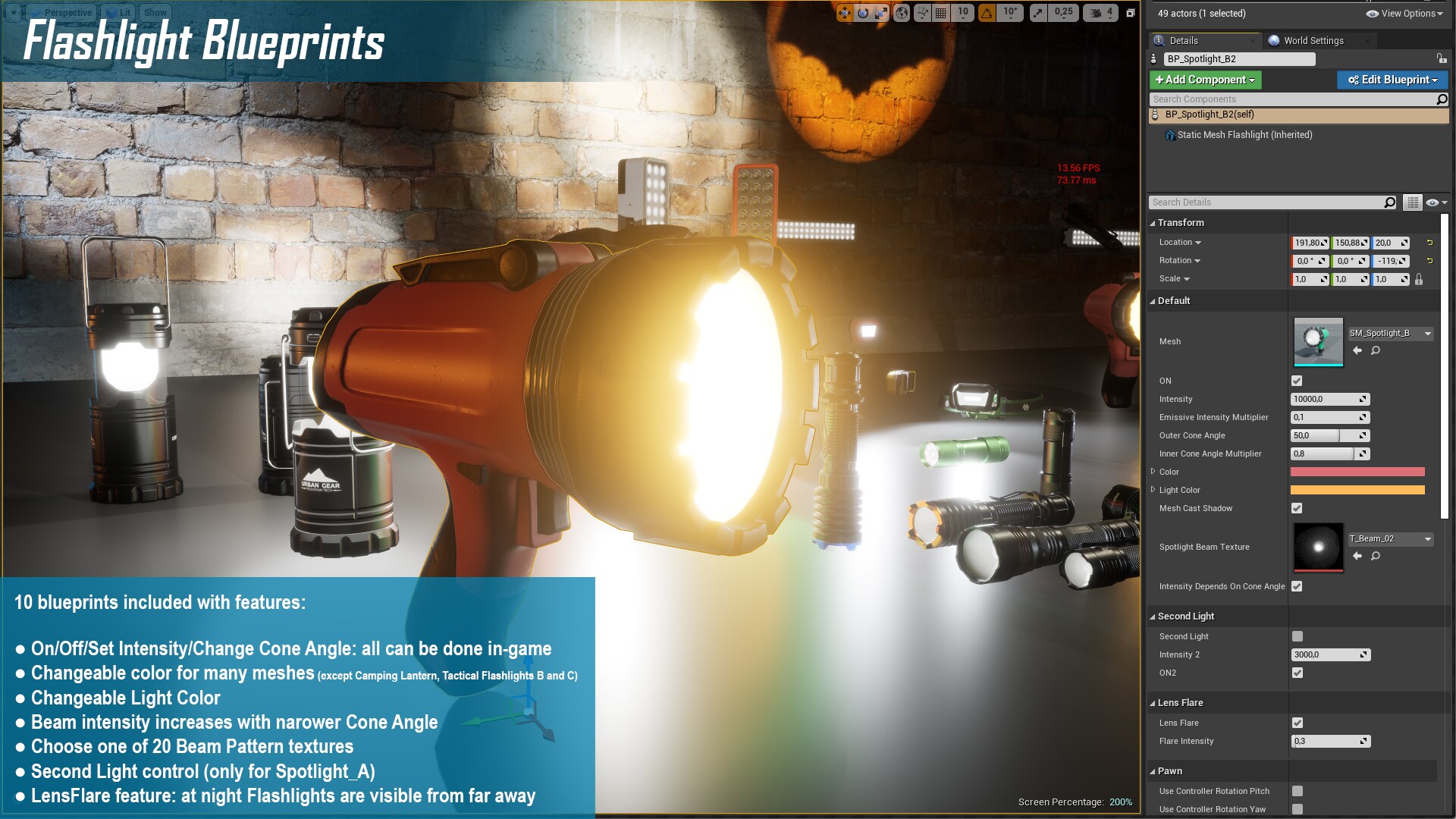Toggle rotation snapping triangle icon

coord(987,13)
